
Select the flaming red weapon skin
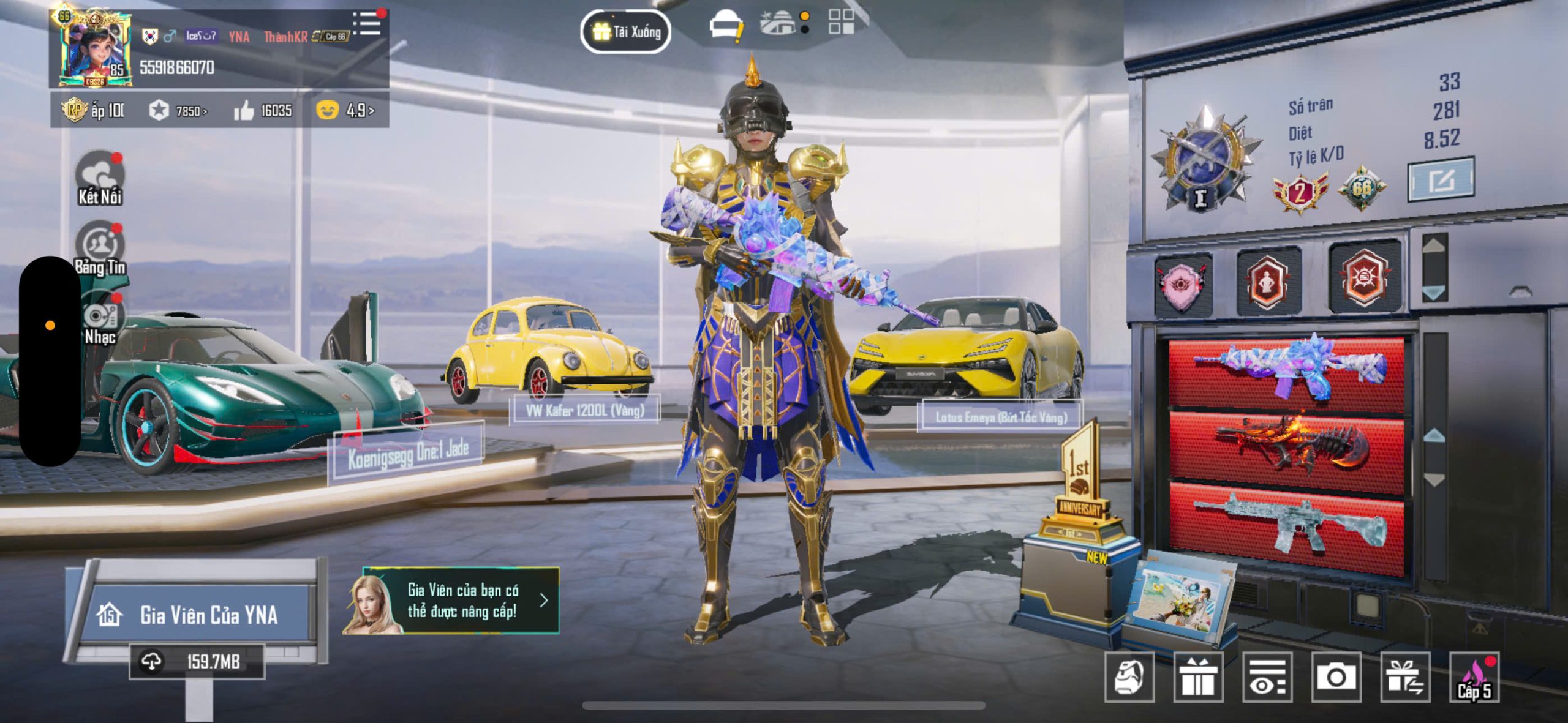pos(1287,448)
